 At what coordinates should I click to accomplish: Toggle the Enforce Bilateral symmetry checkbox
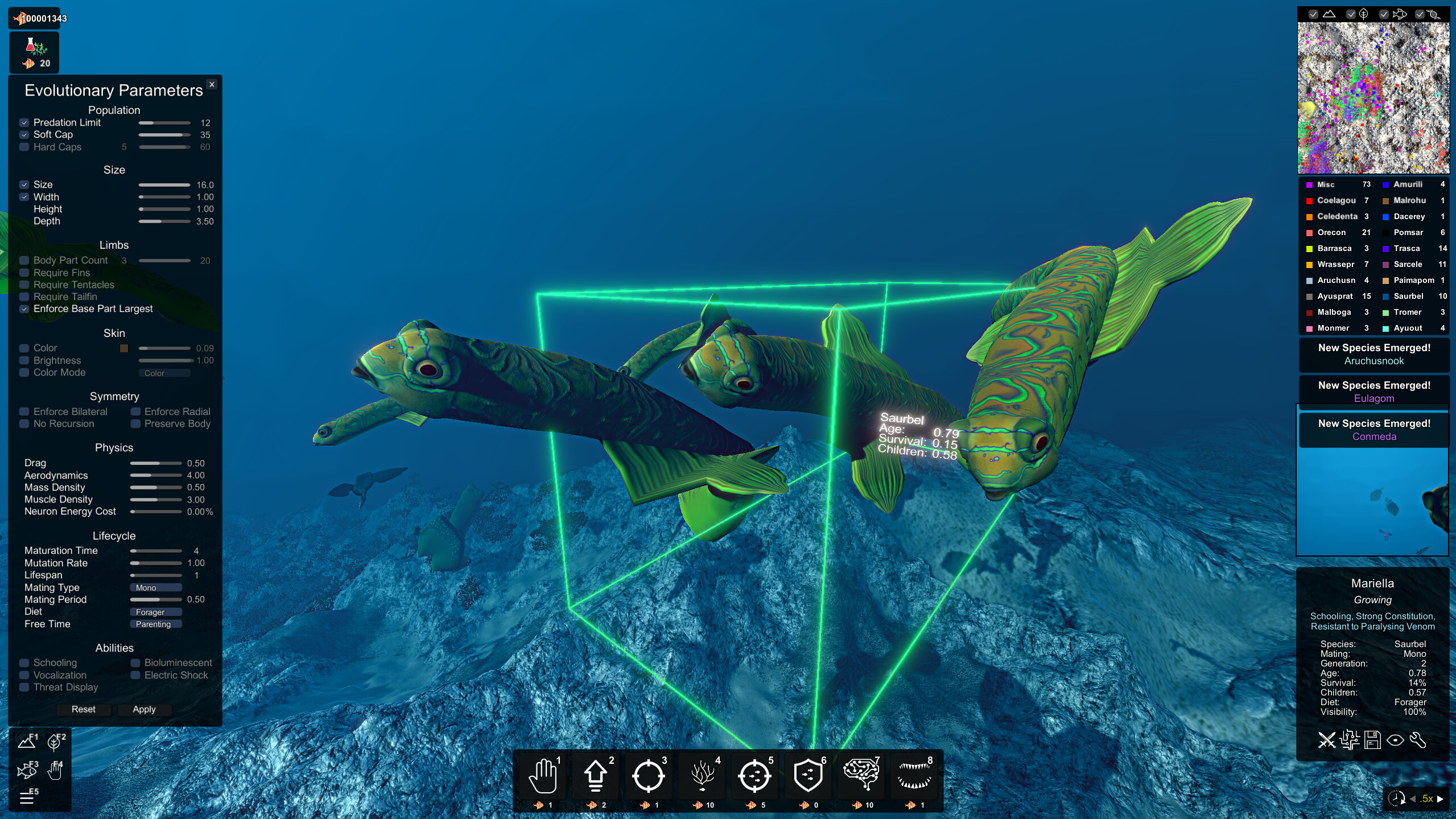(23, 411)
